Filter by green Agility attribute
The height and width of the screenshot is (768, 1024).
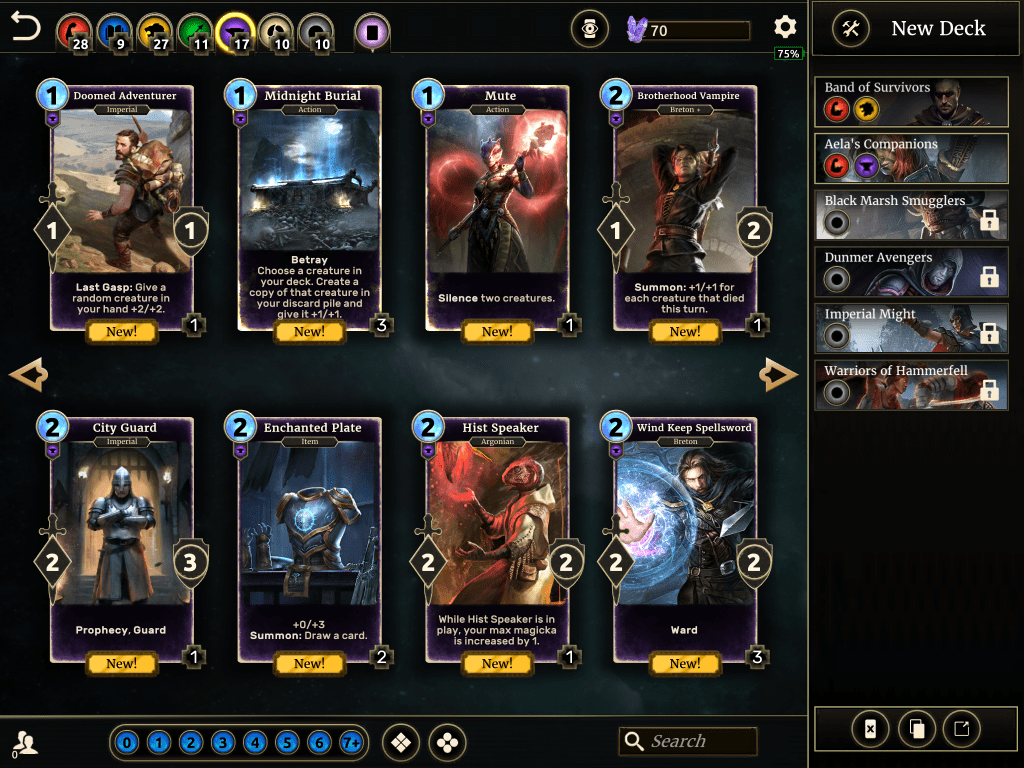(x=195, y=30)
